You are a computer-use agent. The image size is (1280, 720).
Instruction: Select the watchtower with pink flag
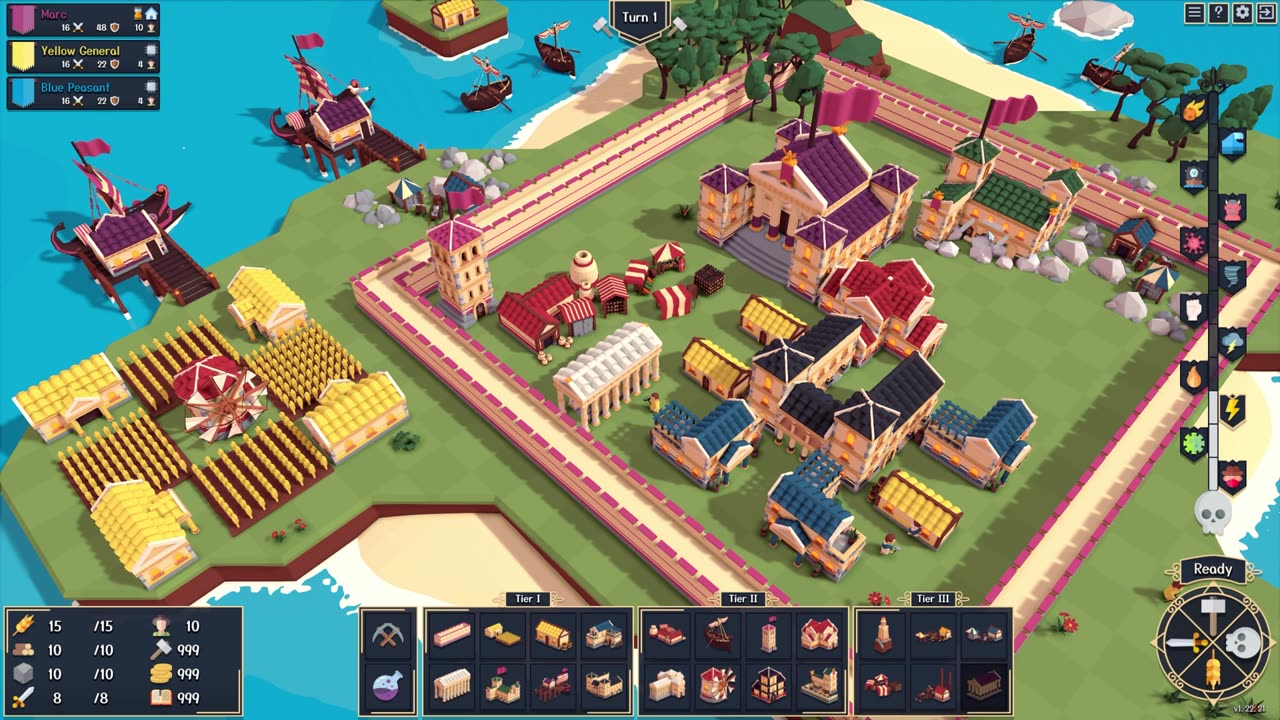768,634
